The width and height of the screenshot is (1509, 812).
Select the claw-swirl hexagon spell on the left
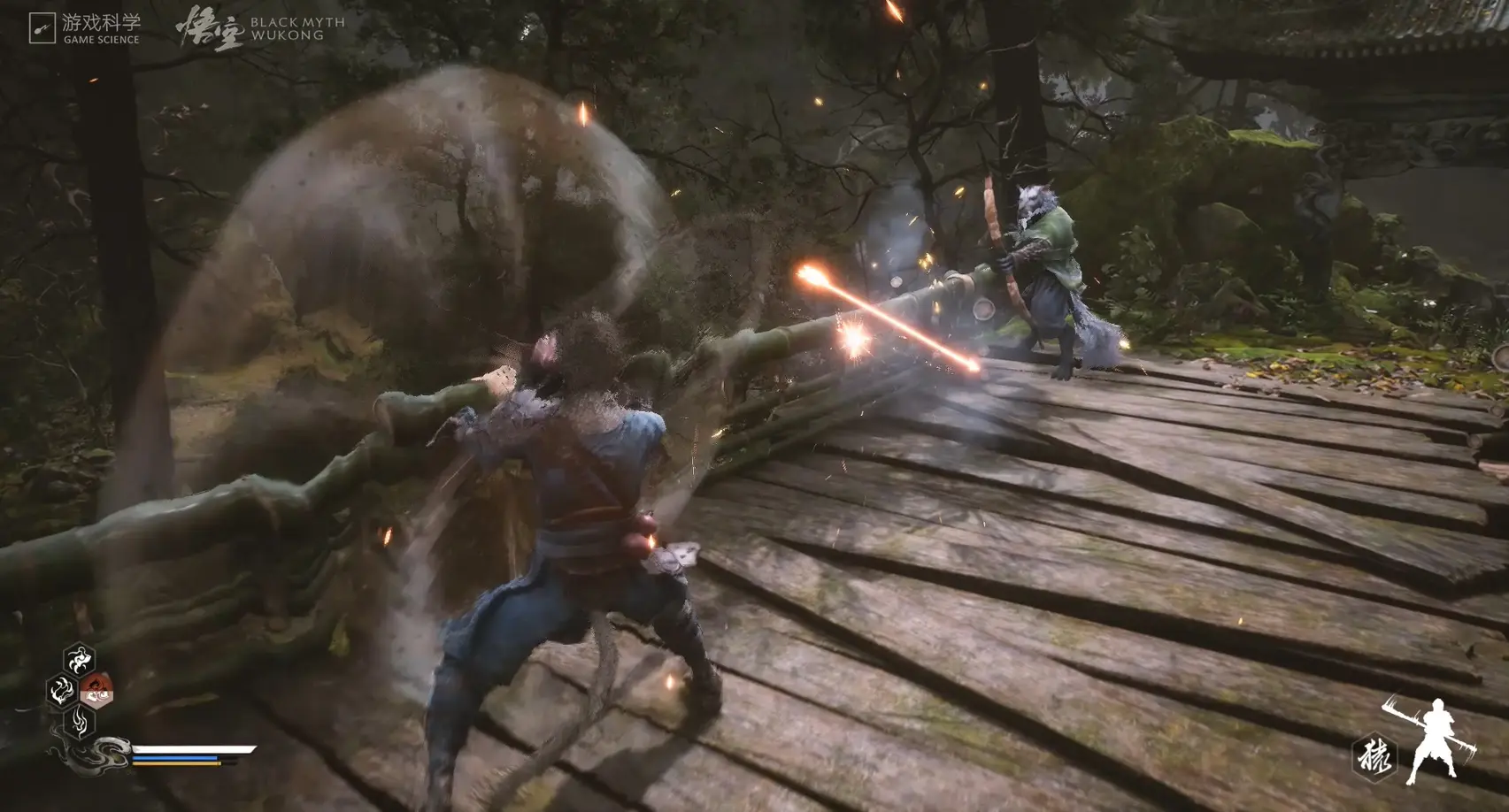tap(62, 690)
